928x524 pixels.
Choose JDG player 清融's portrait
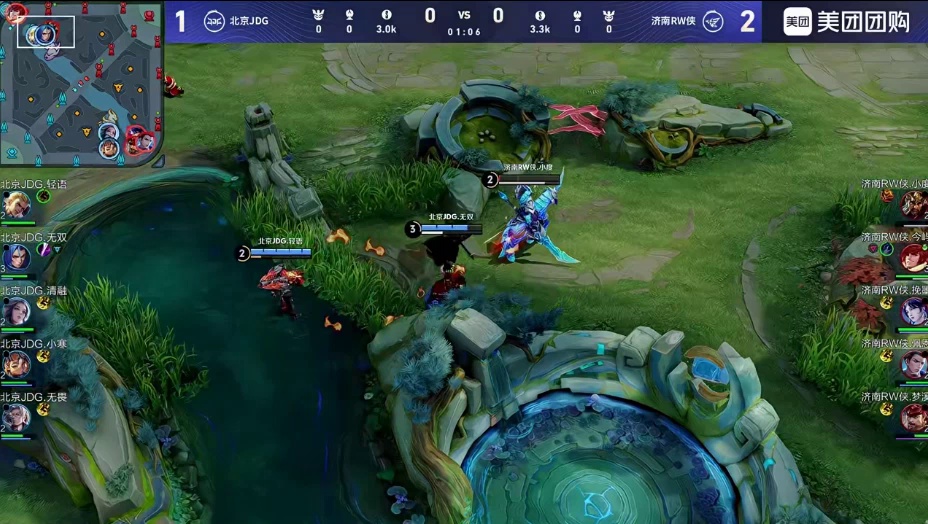tap(15, 311)
